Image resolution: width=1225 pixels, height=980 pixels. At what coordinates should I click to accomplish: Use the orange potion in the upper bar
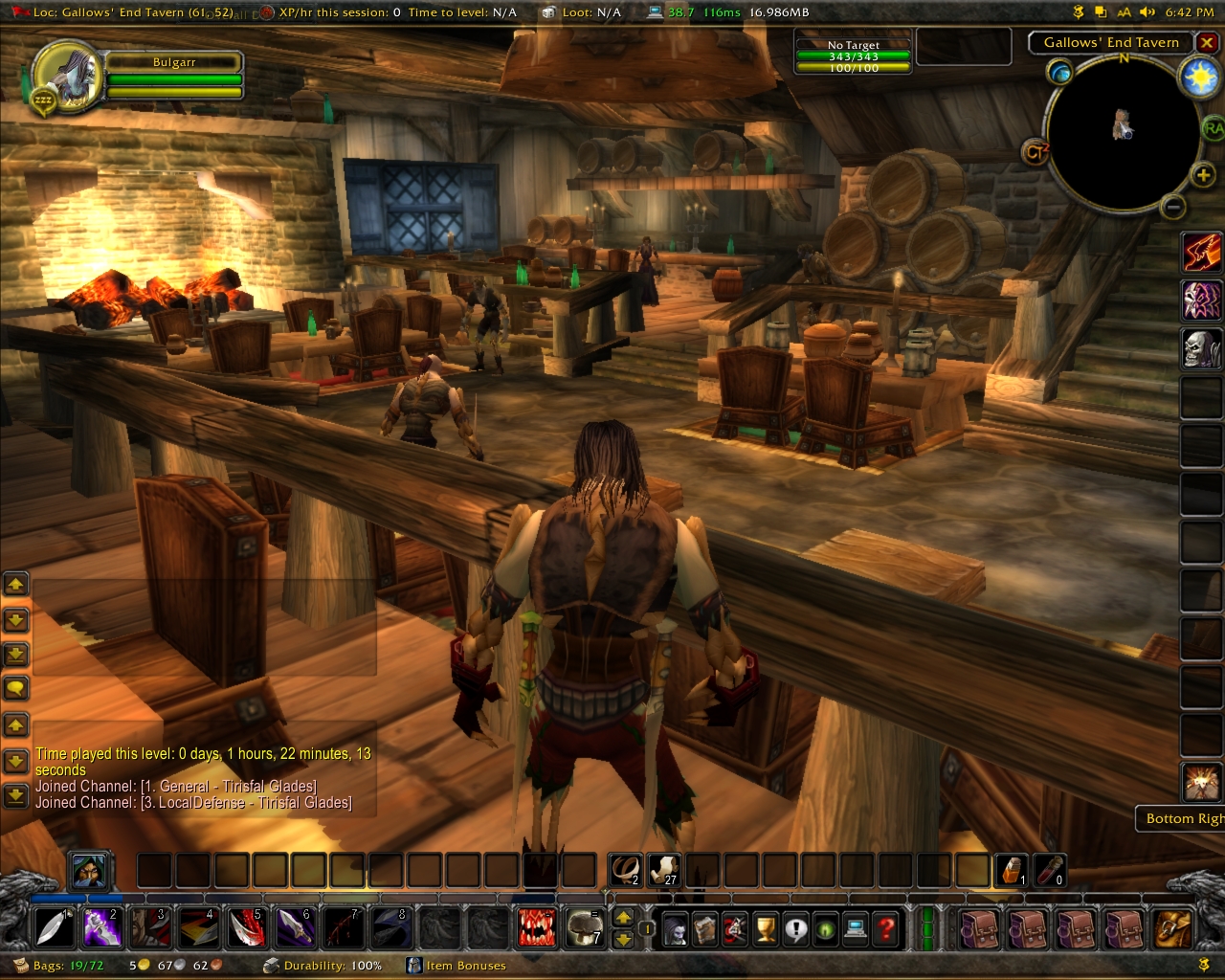coord(1012,870)
